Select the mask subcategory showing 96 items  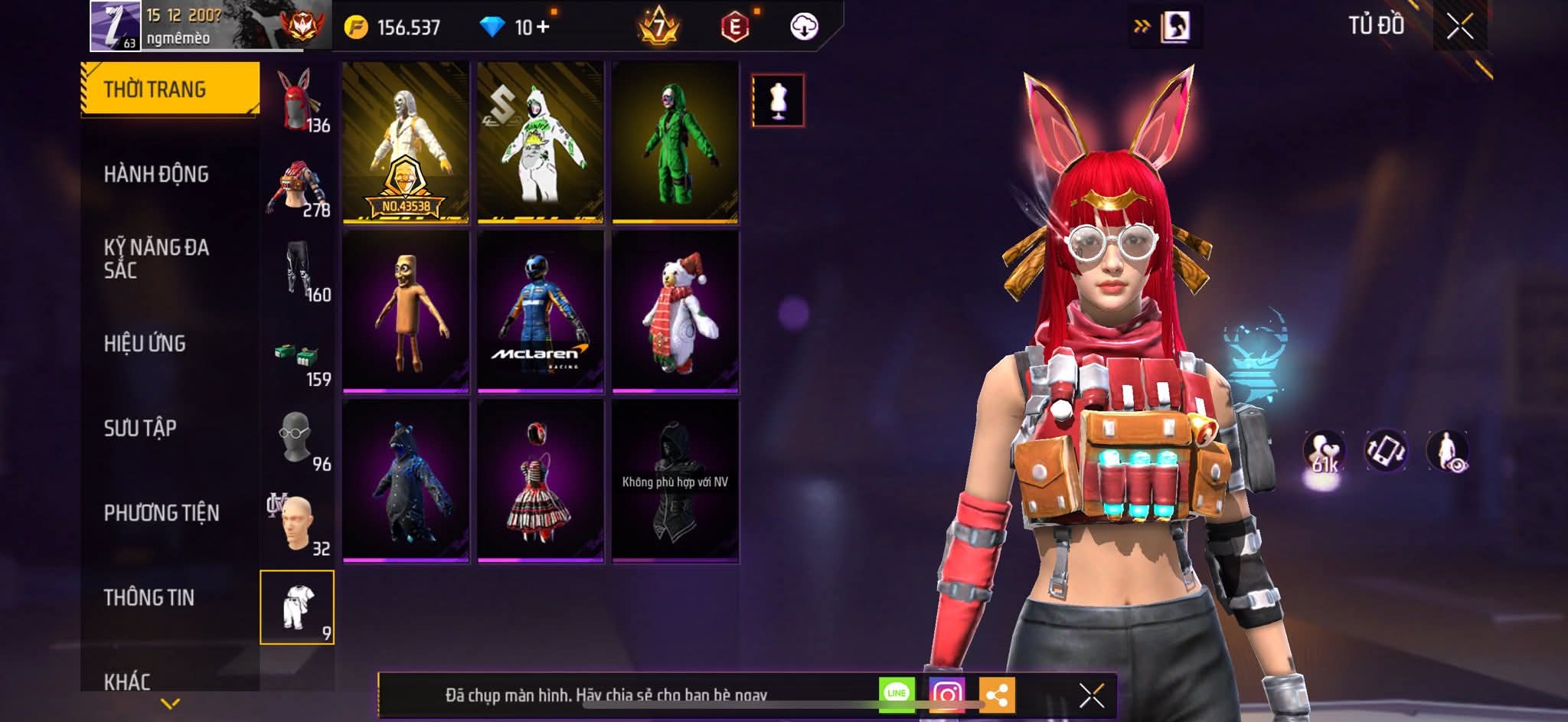coord(297,439)
